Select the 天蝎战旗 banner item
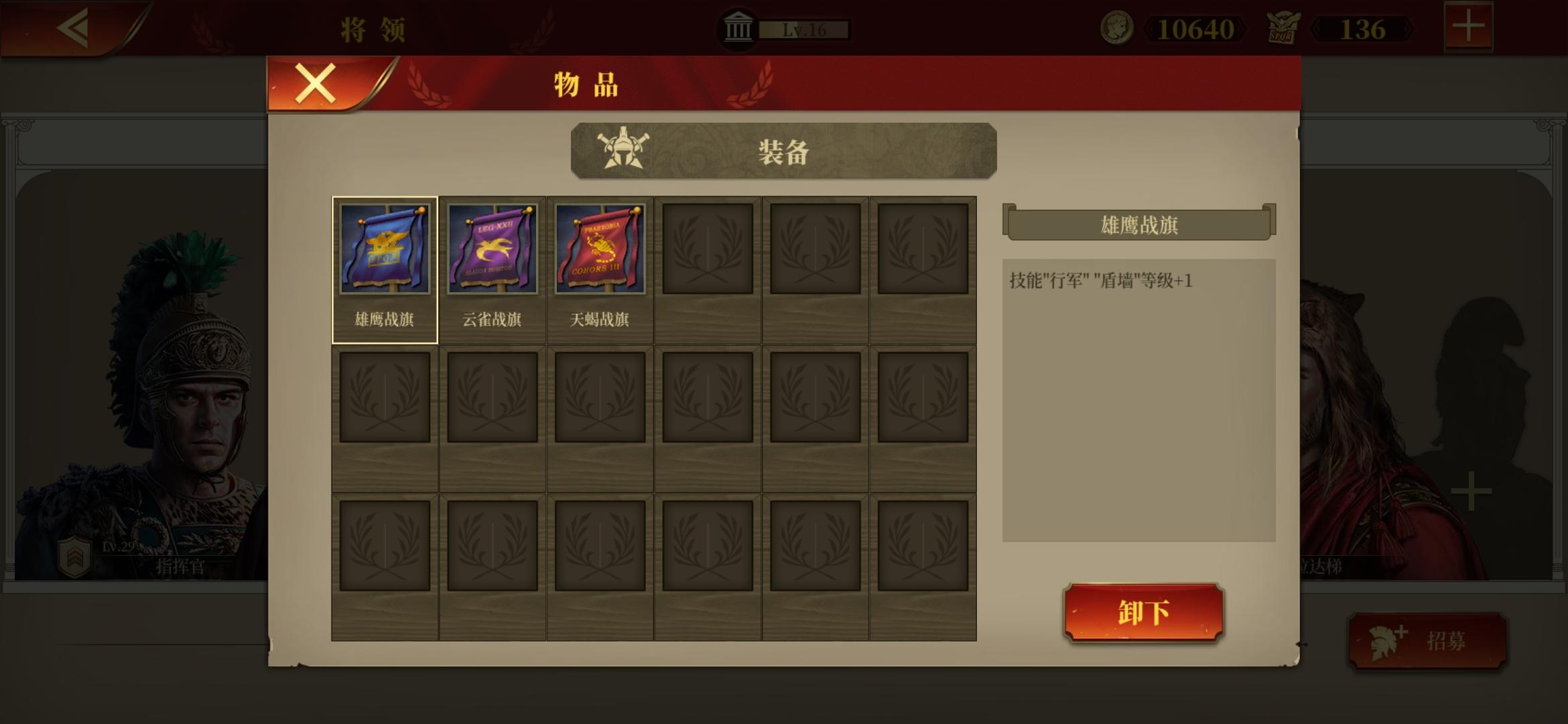Image resolution: width=1568 pixels, height=724 pixels. coord(600,247)
